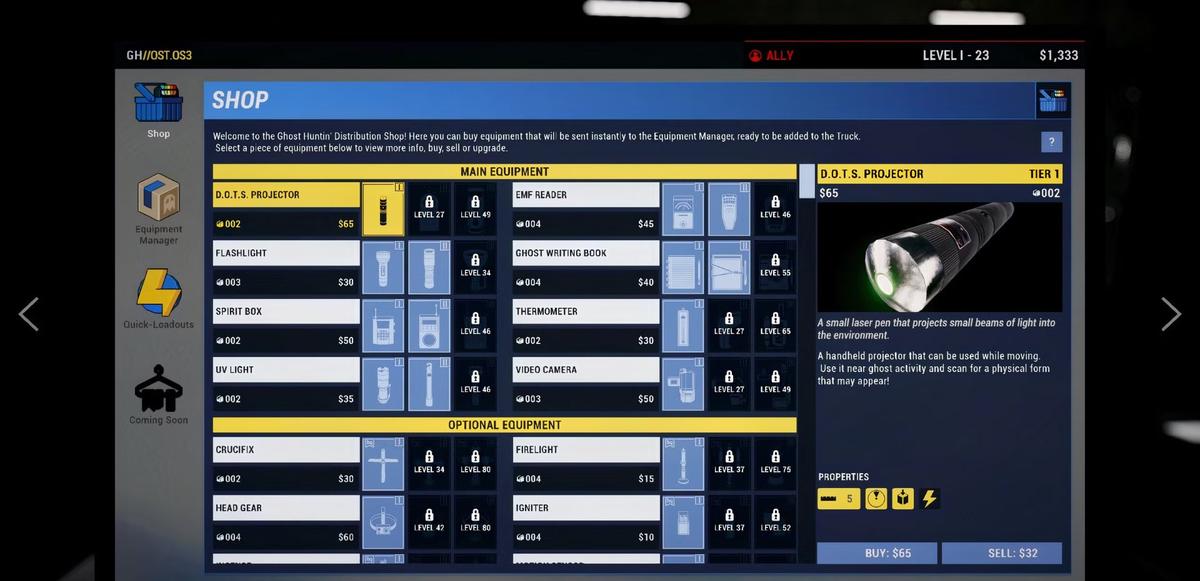Click the question mark help button
Image resolution: width=1200 pixels, height=581 pixels.
point(1051,142)
